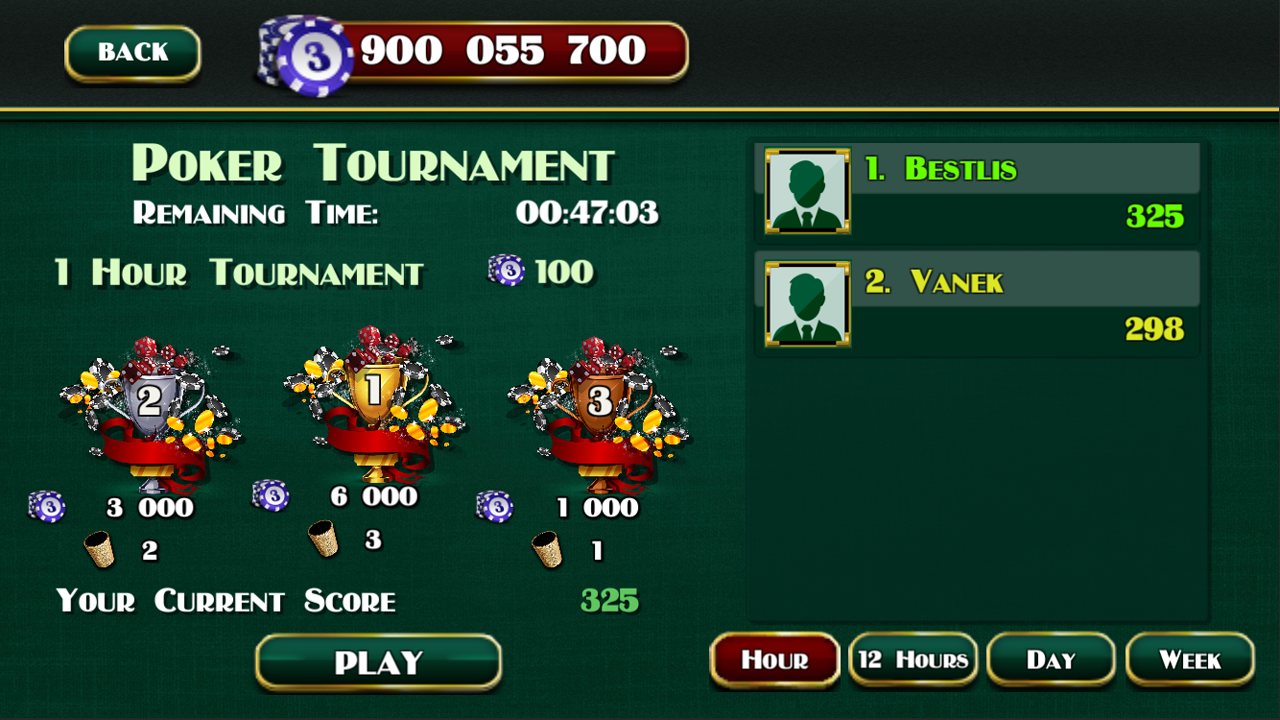
Task: Go back using the Back button
Action: [x=132, y=53]
